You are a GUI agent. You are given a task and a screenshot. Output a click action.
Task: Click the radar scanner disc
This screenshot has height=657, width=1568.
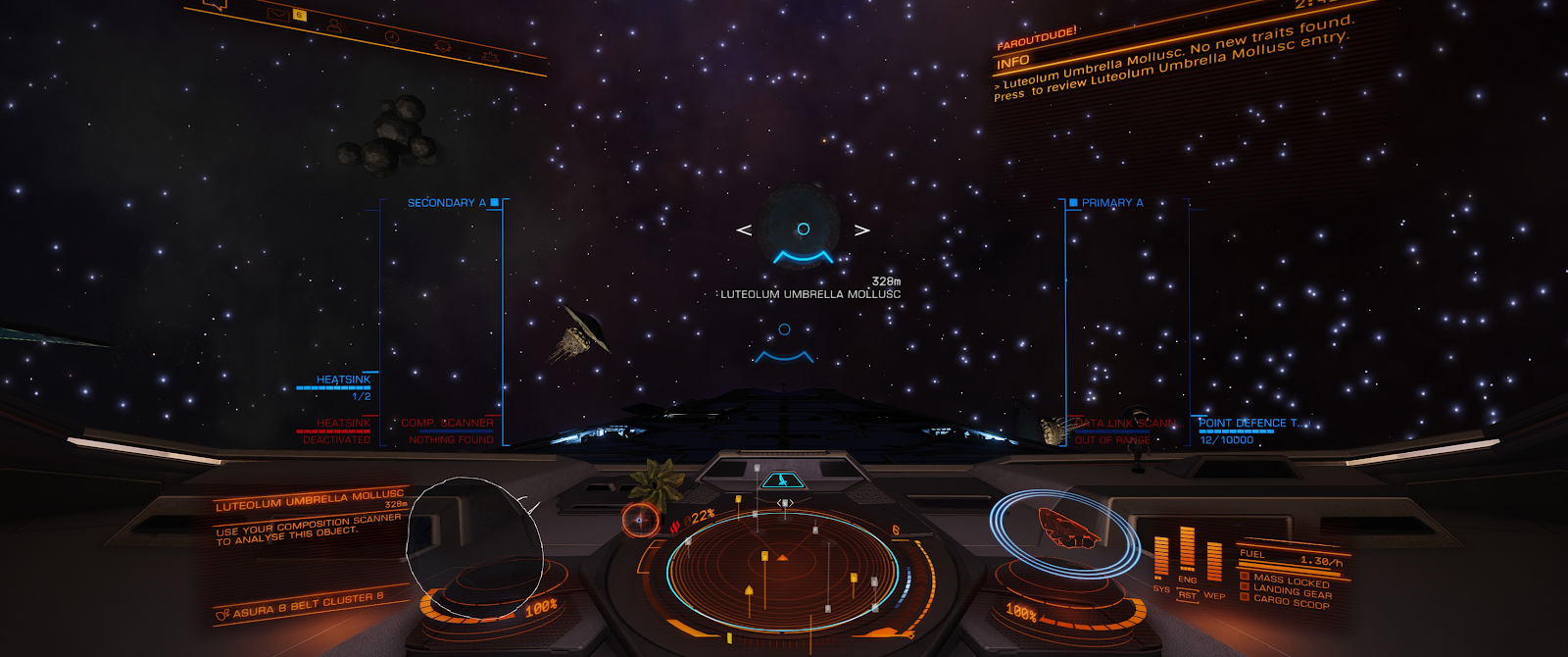coord(782,568)
